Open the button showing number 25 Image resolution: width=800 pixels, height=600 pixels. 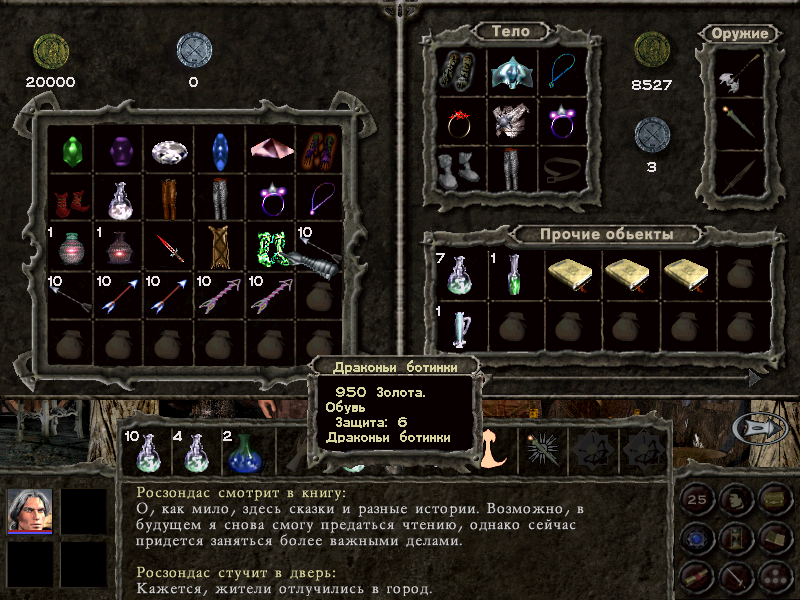(698, 500)
